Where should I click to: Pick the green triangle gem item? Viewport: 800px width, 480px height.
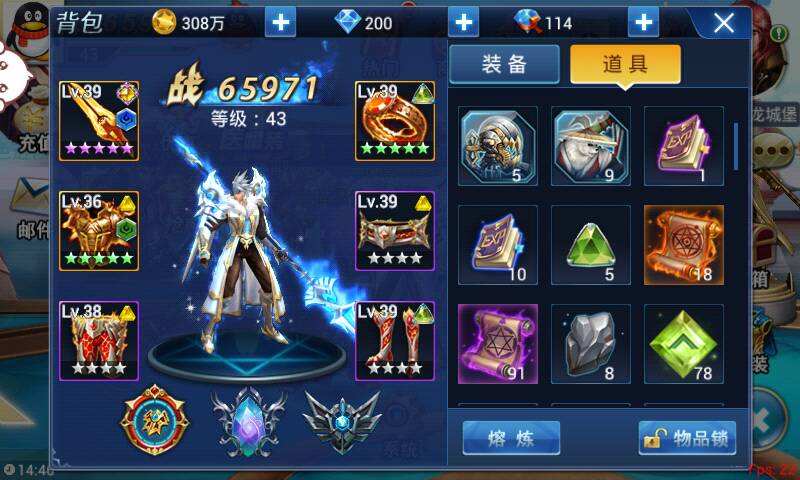pyautogui.click(x=591, y=244)
